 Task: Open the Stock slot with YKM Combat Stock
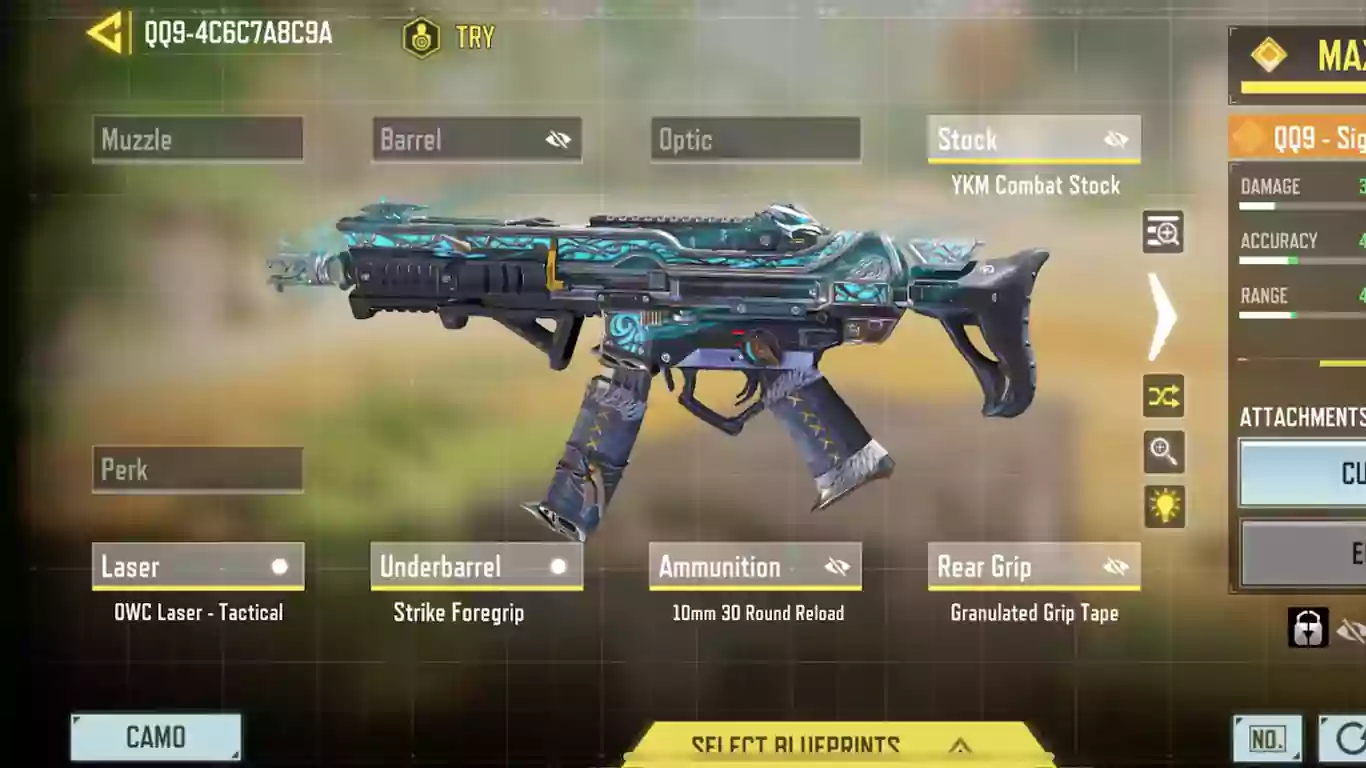[1034, 140]
